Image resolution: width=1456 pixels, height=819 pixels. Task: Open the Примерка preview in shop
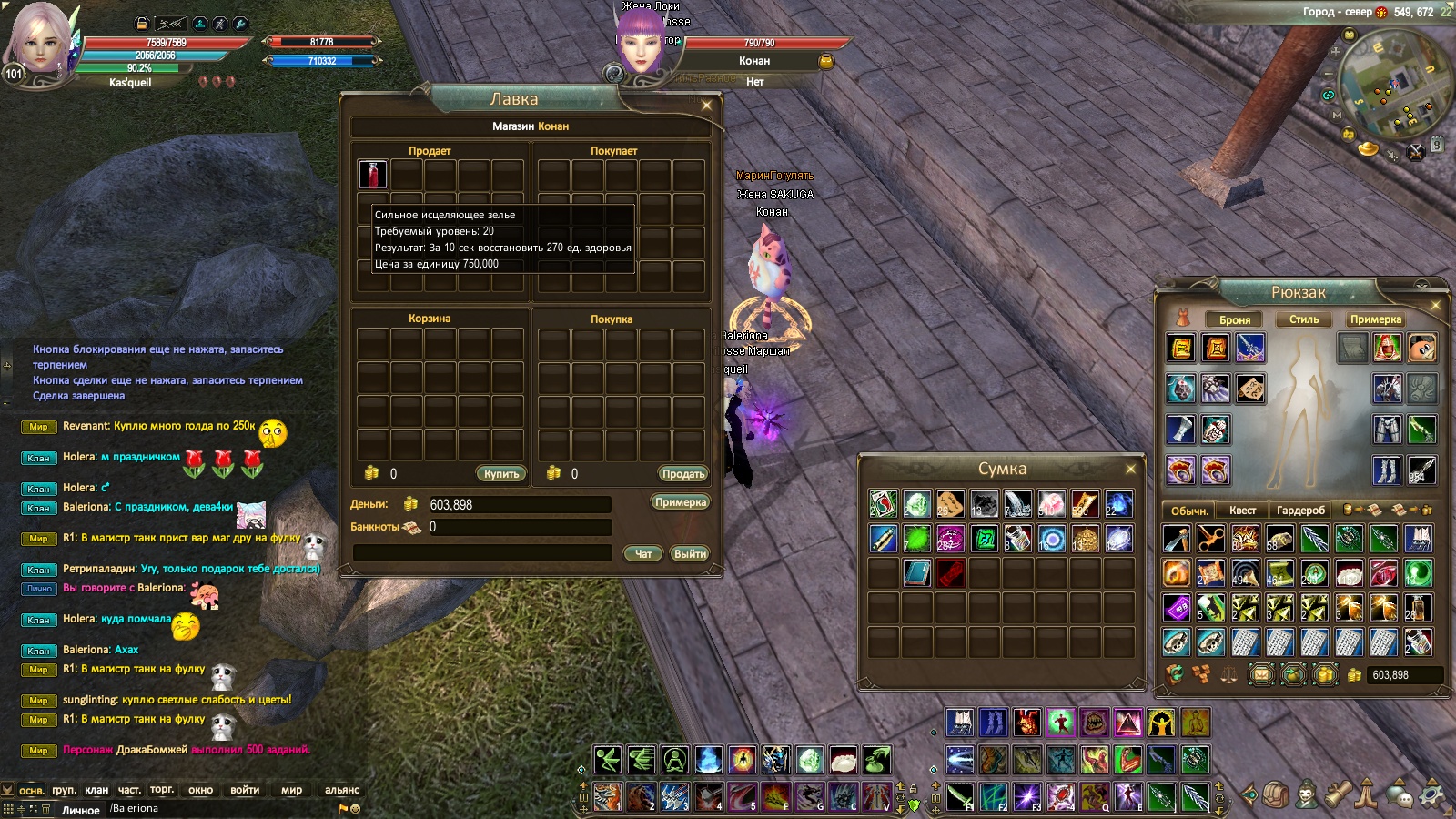[x=680, y=502]
